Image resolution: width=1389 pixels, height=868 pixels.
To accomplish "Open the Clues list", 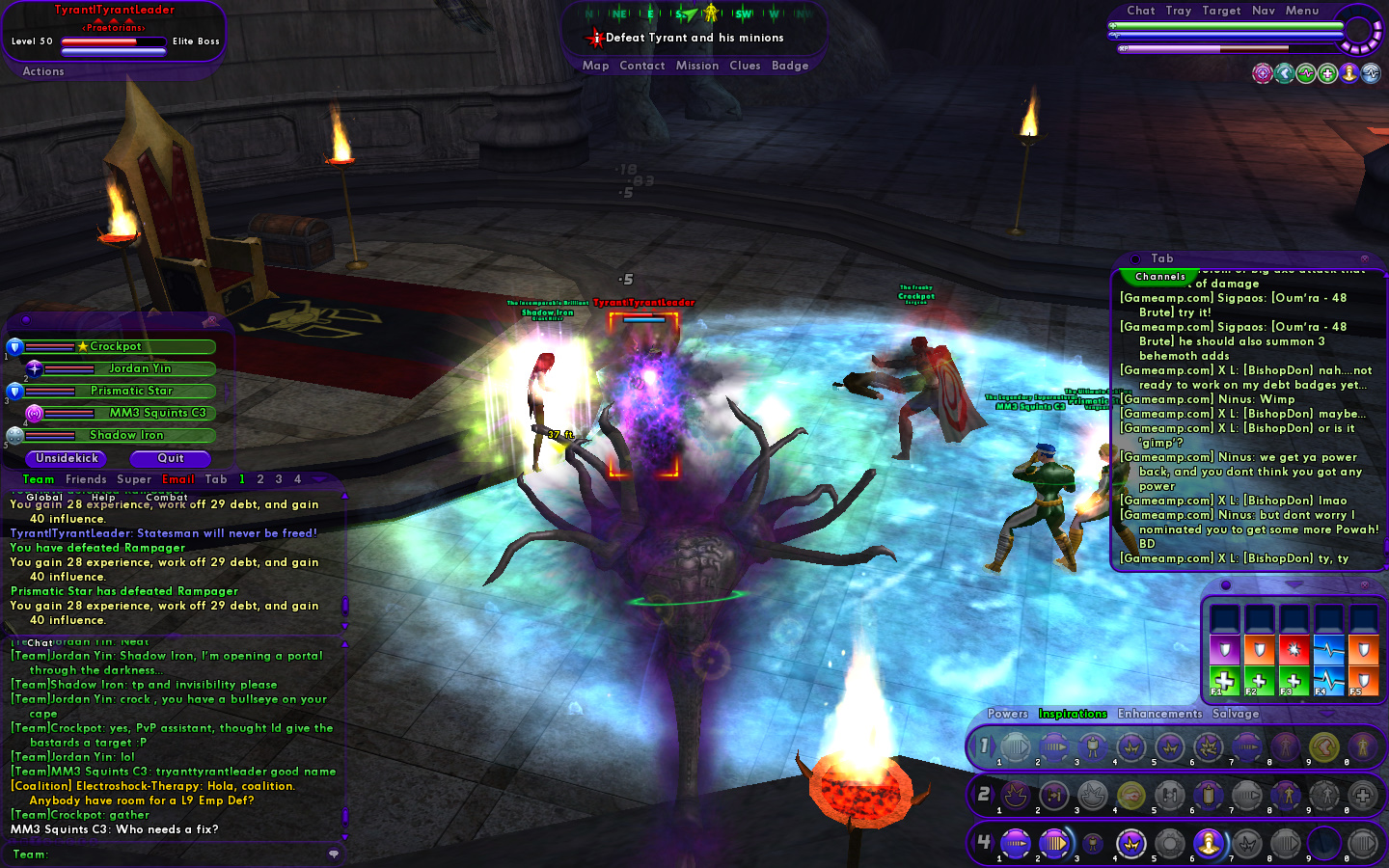I will pyautogui.click(x=745, y=66).
